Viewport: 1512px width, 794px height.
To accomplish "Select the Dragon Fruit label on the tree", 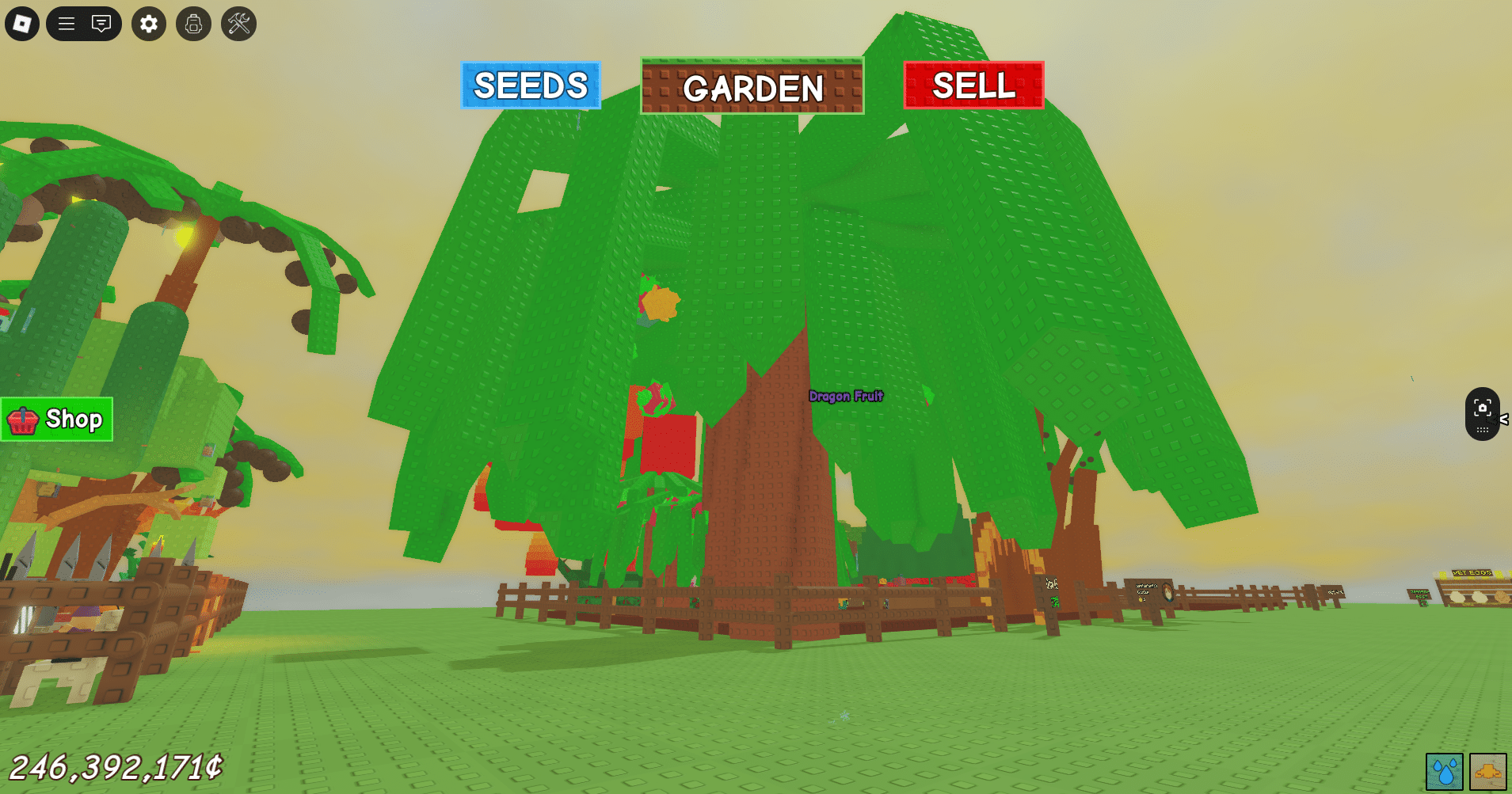I will pos(845,397).
